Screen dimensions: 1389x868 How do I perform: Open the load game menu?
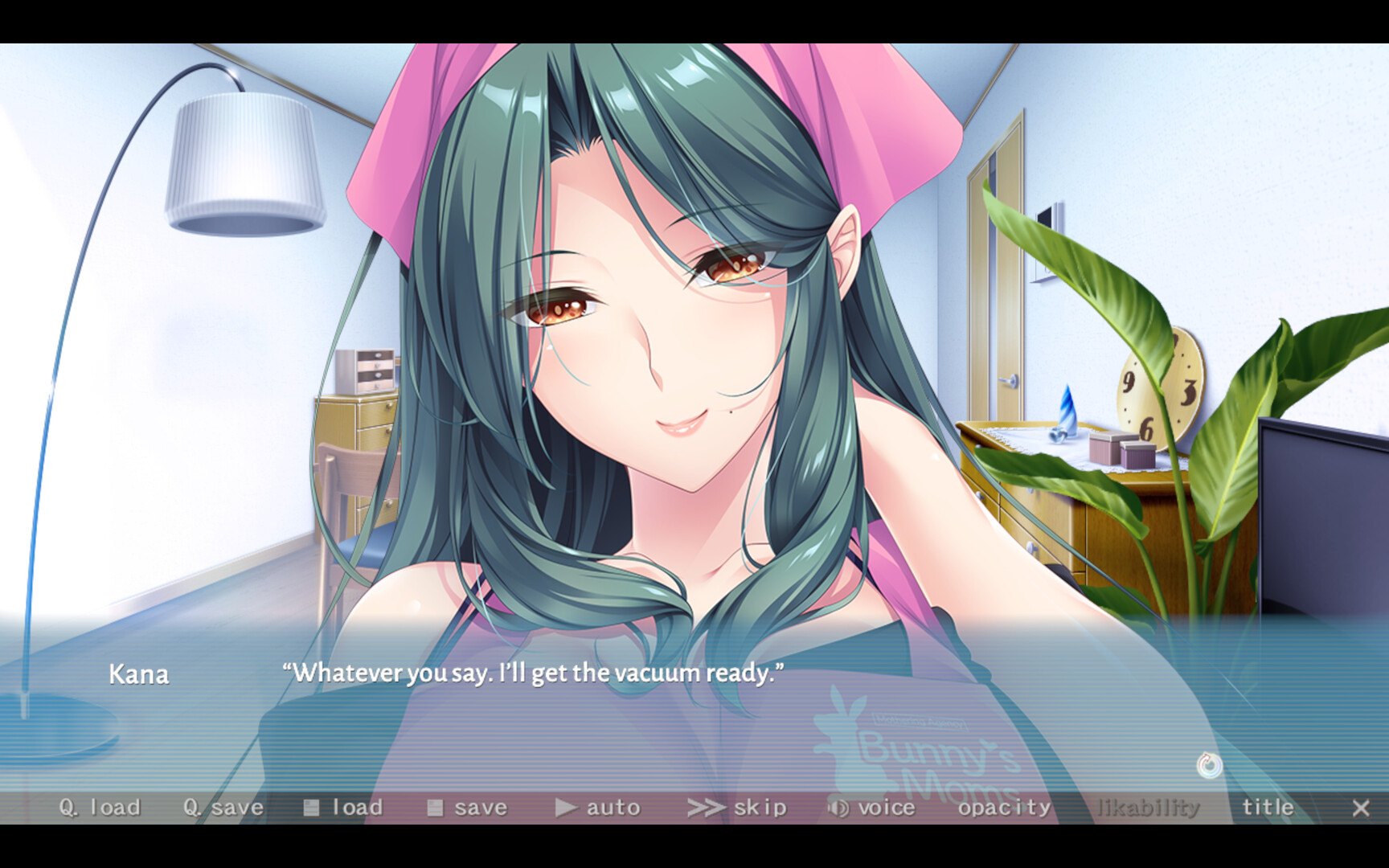coord(343,808)
